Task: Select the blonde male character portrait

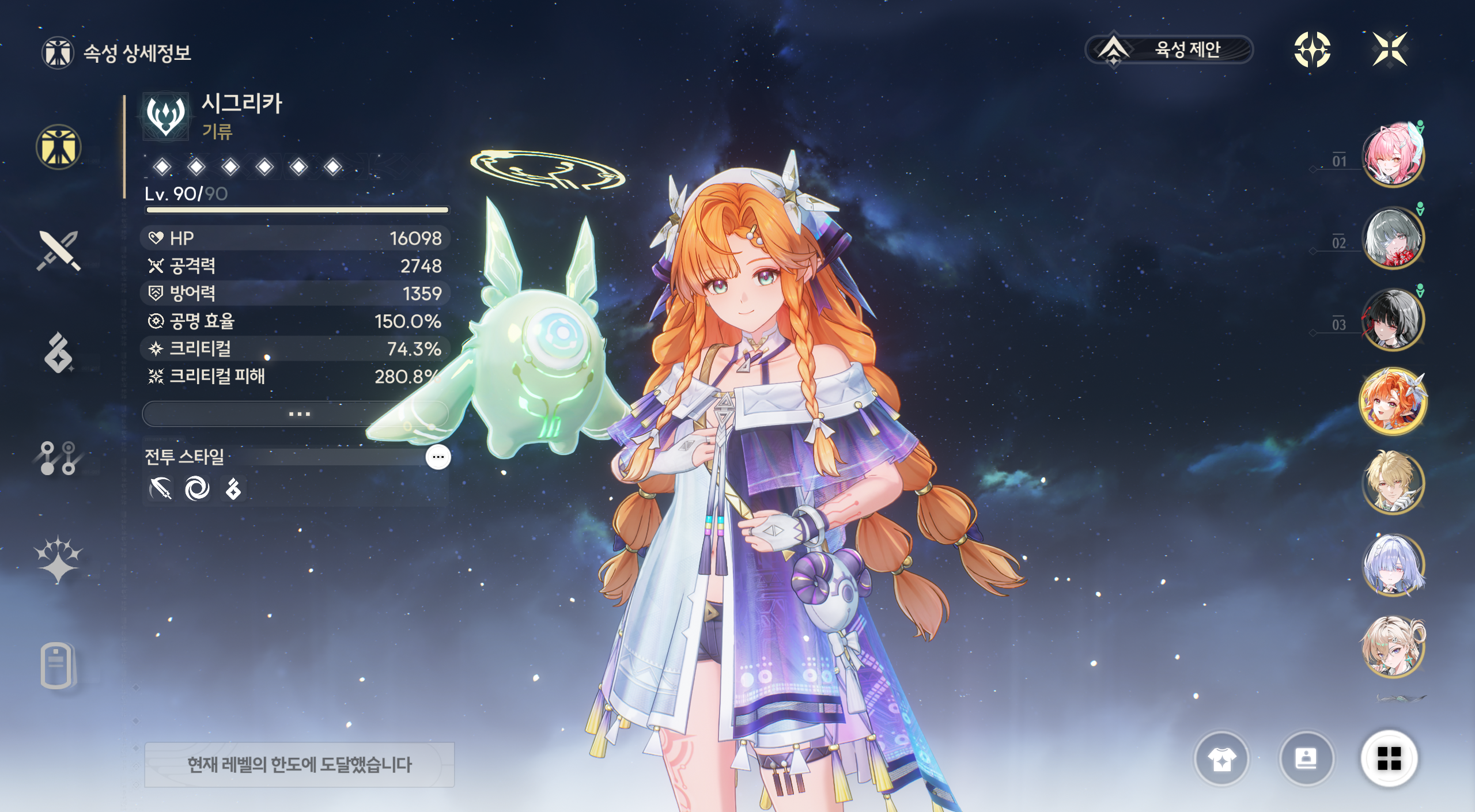Action: [x=1392, y=483]
